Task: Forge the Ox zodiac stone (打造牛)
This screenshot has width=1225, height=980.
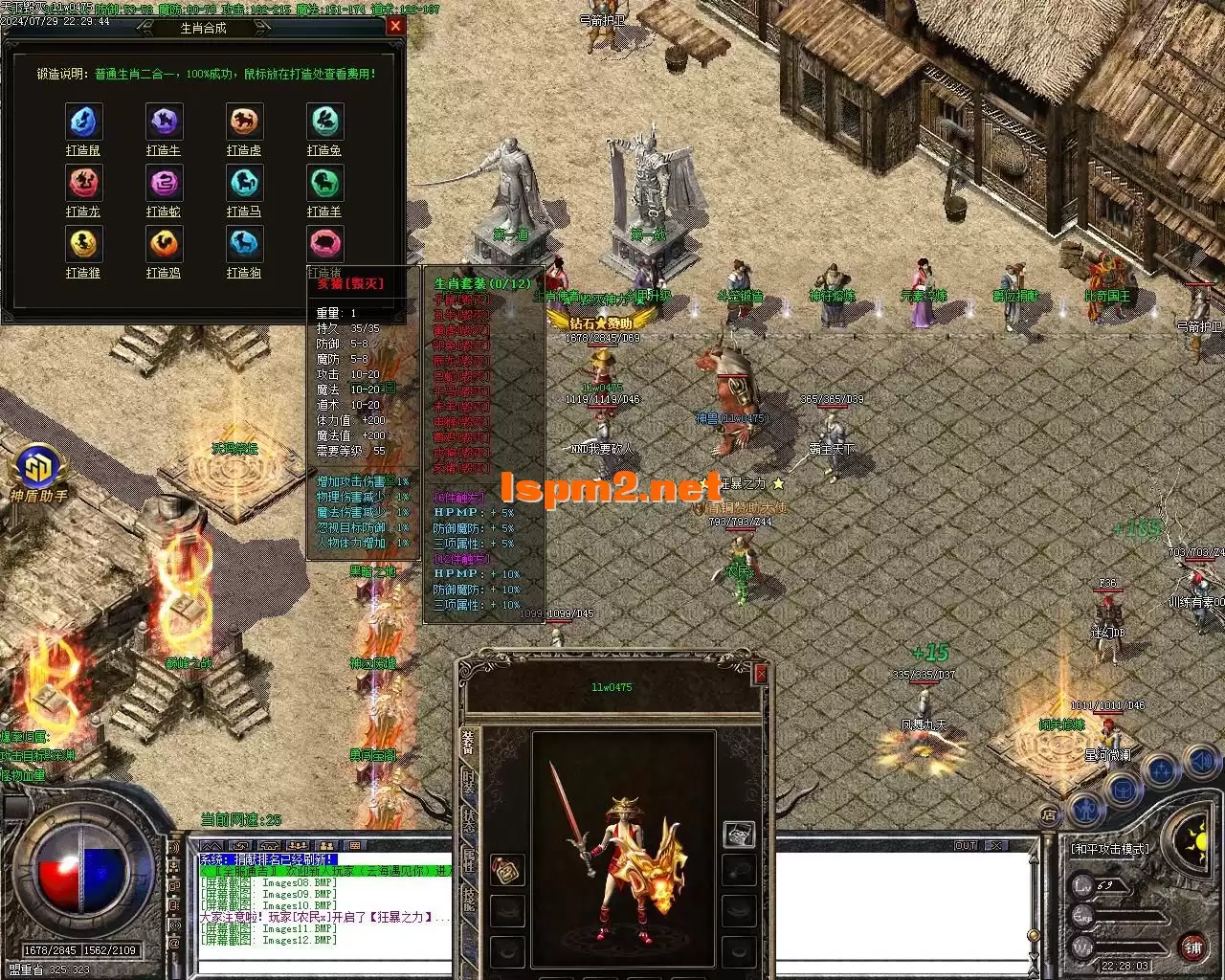Action: coord(164,122)
